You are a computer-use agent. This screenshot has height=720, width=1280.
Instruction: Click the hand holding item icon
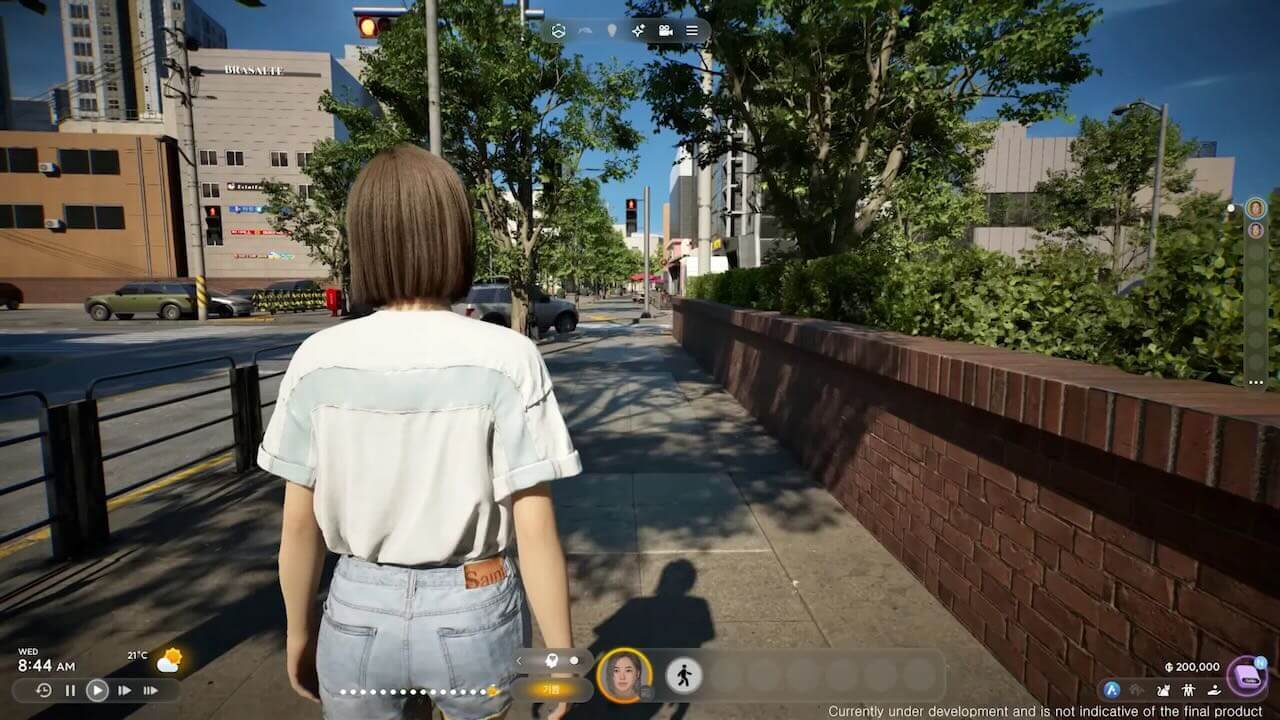[1213, 689]
